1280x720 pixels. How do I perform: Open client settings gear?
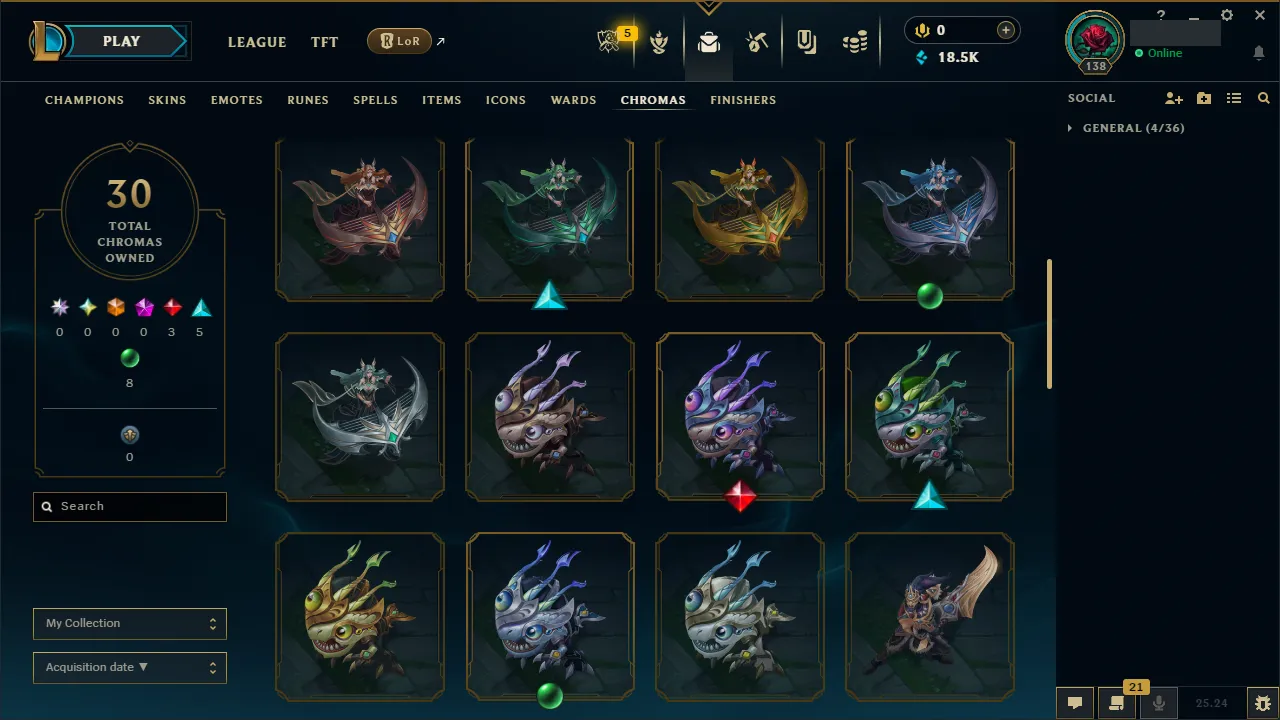pos(1226,15)
